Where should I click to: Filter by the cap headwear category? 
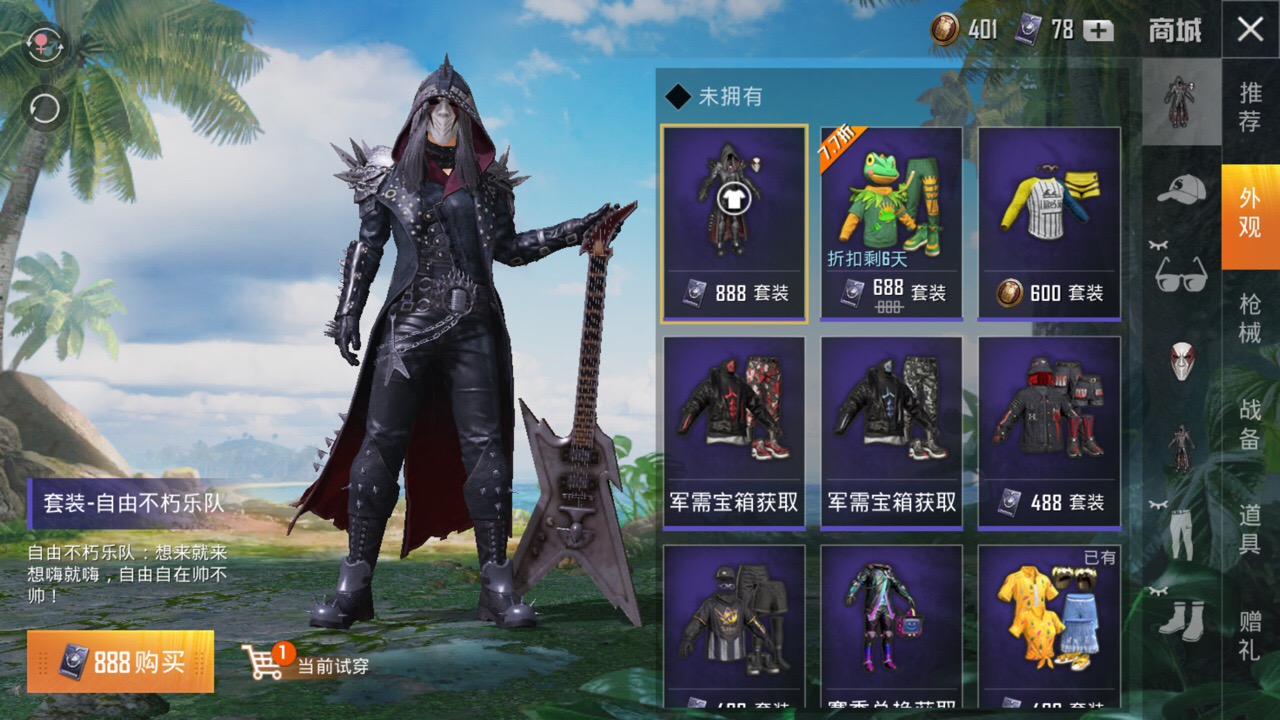(x=1181, y=188)
